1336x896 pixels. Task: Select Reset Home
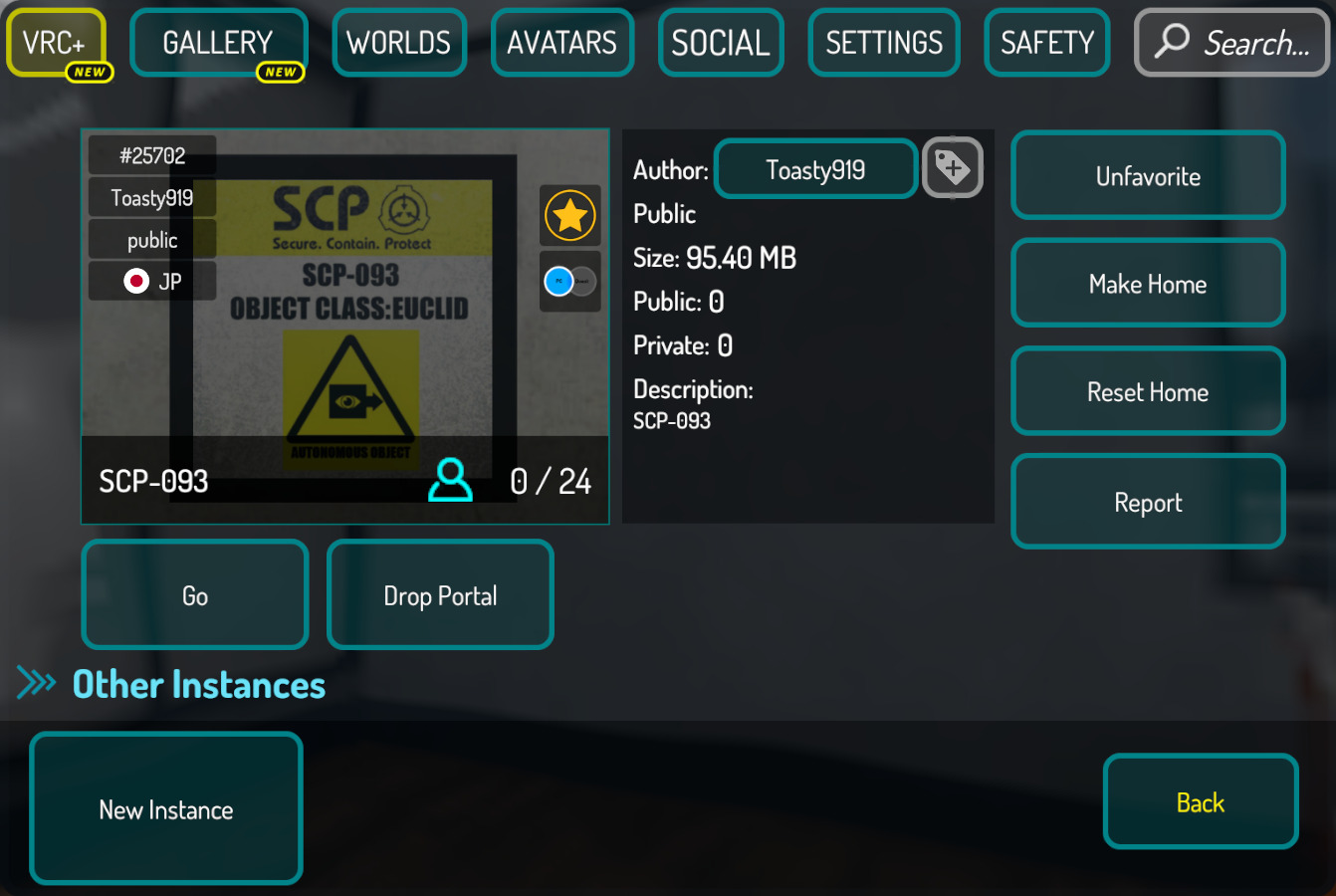[1148, 391]
